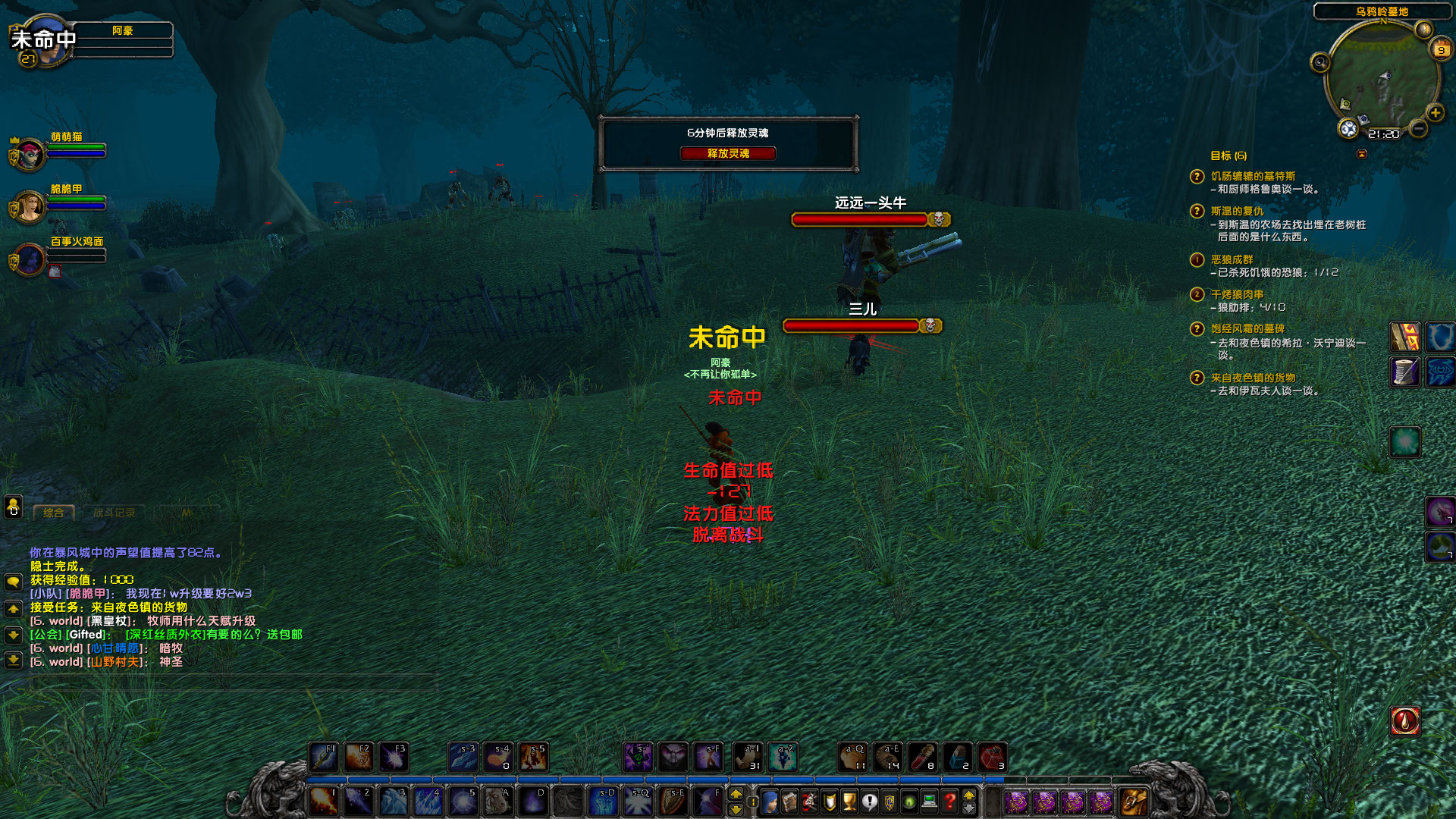Open the calendar showing day 9
Screen dimensions: 1456x819
tap(1442, 49)
